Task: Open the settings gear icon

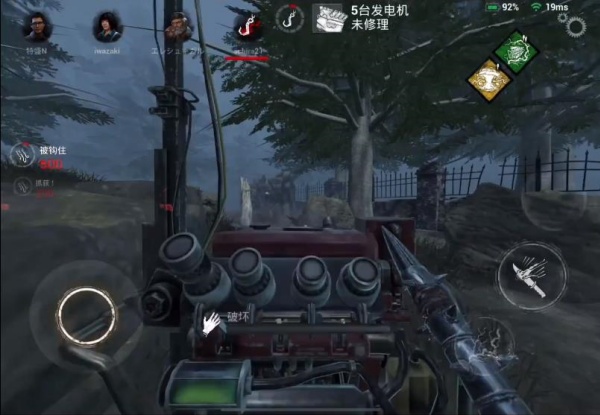Action: pos(577,25)
